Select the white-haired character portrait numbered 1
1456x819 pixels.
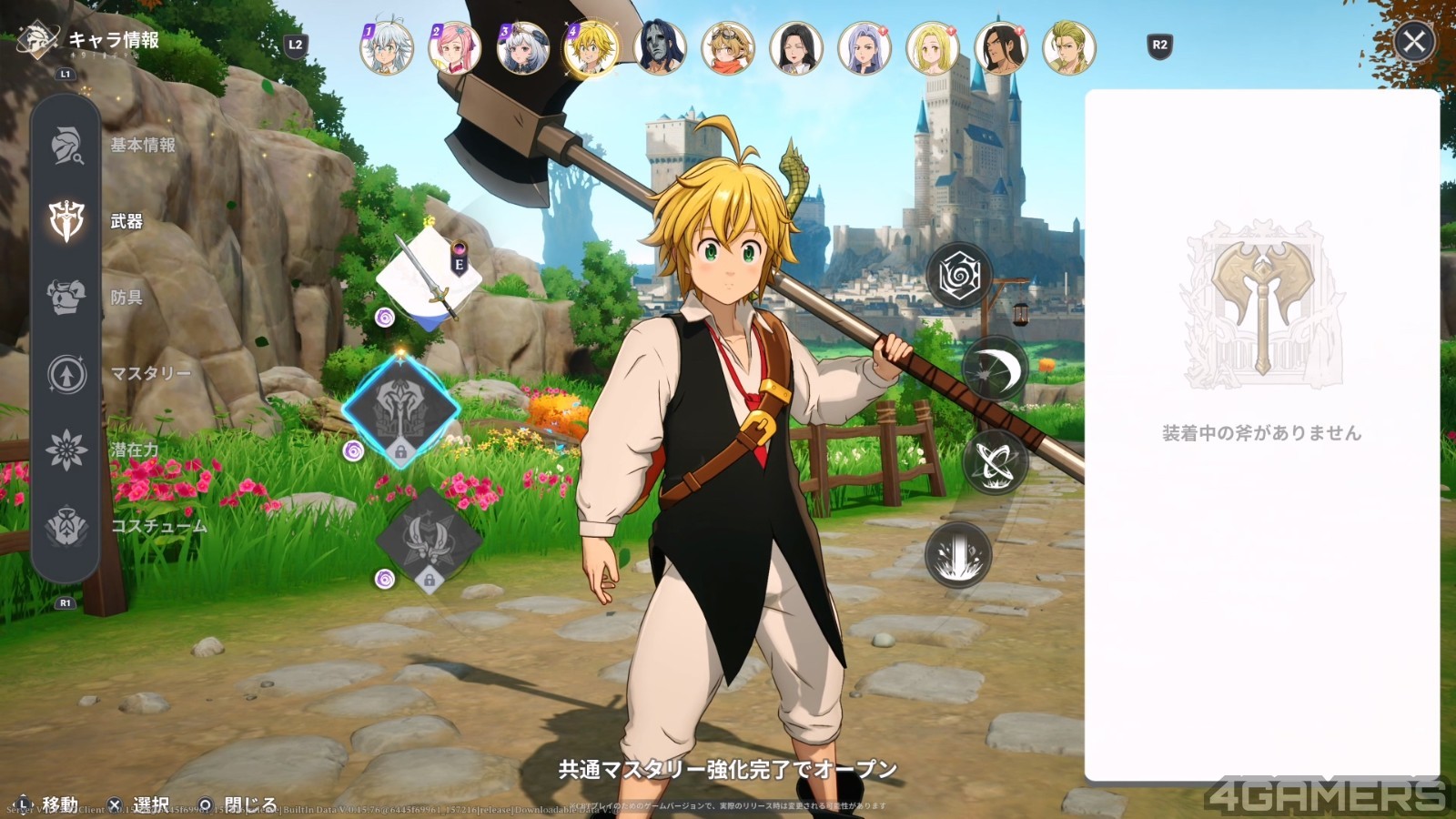point(387,47)
